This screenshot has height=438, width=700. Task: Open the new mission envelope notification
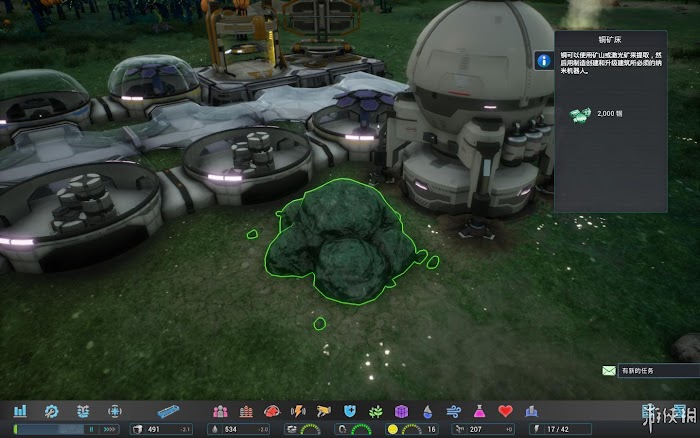coord(609,371)
